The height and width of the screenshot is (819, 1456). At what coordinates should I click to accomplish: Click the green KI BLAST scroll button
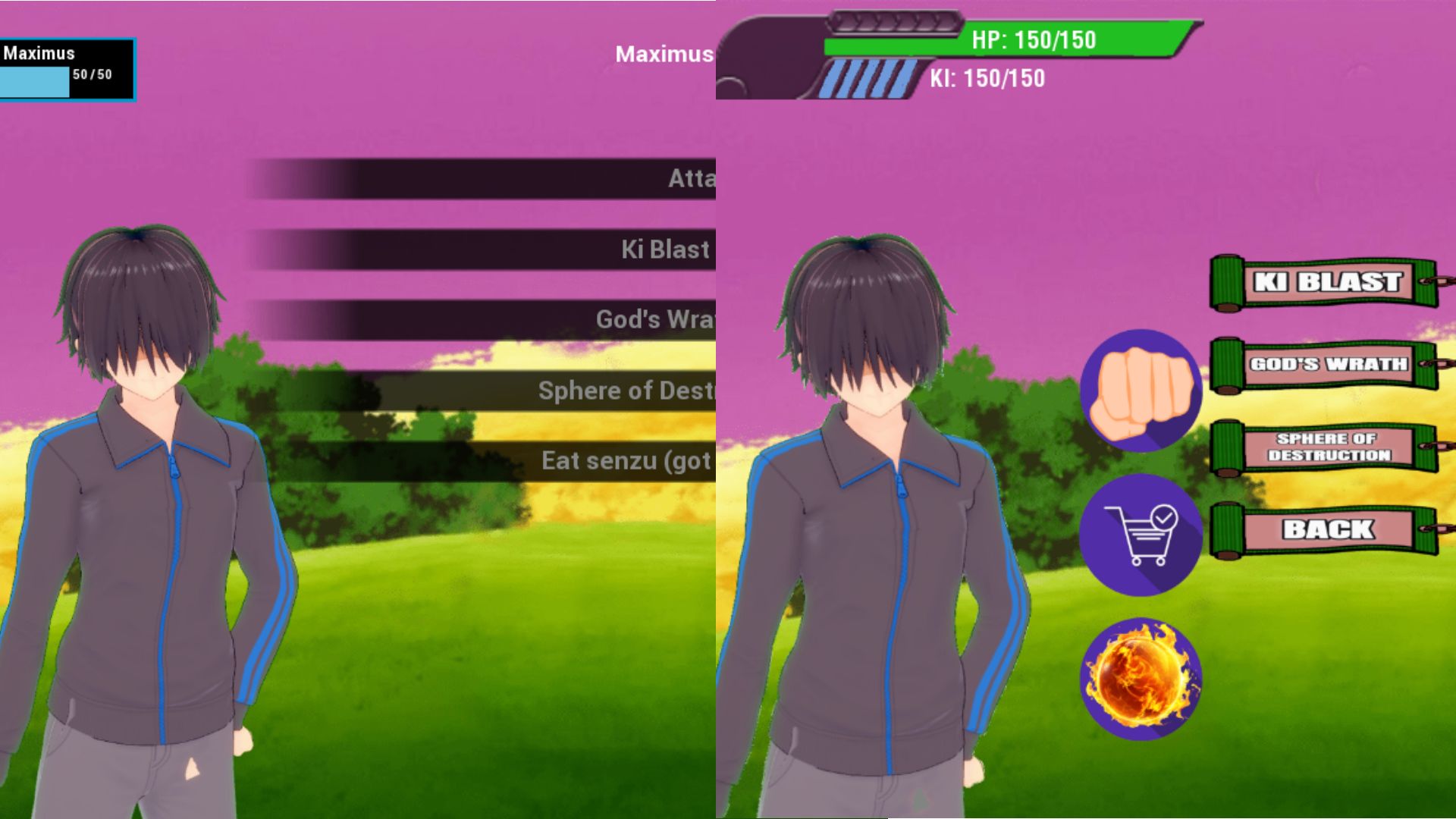coord(1327,282)
